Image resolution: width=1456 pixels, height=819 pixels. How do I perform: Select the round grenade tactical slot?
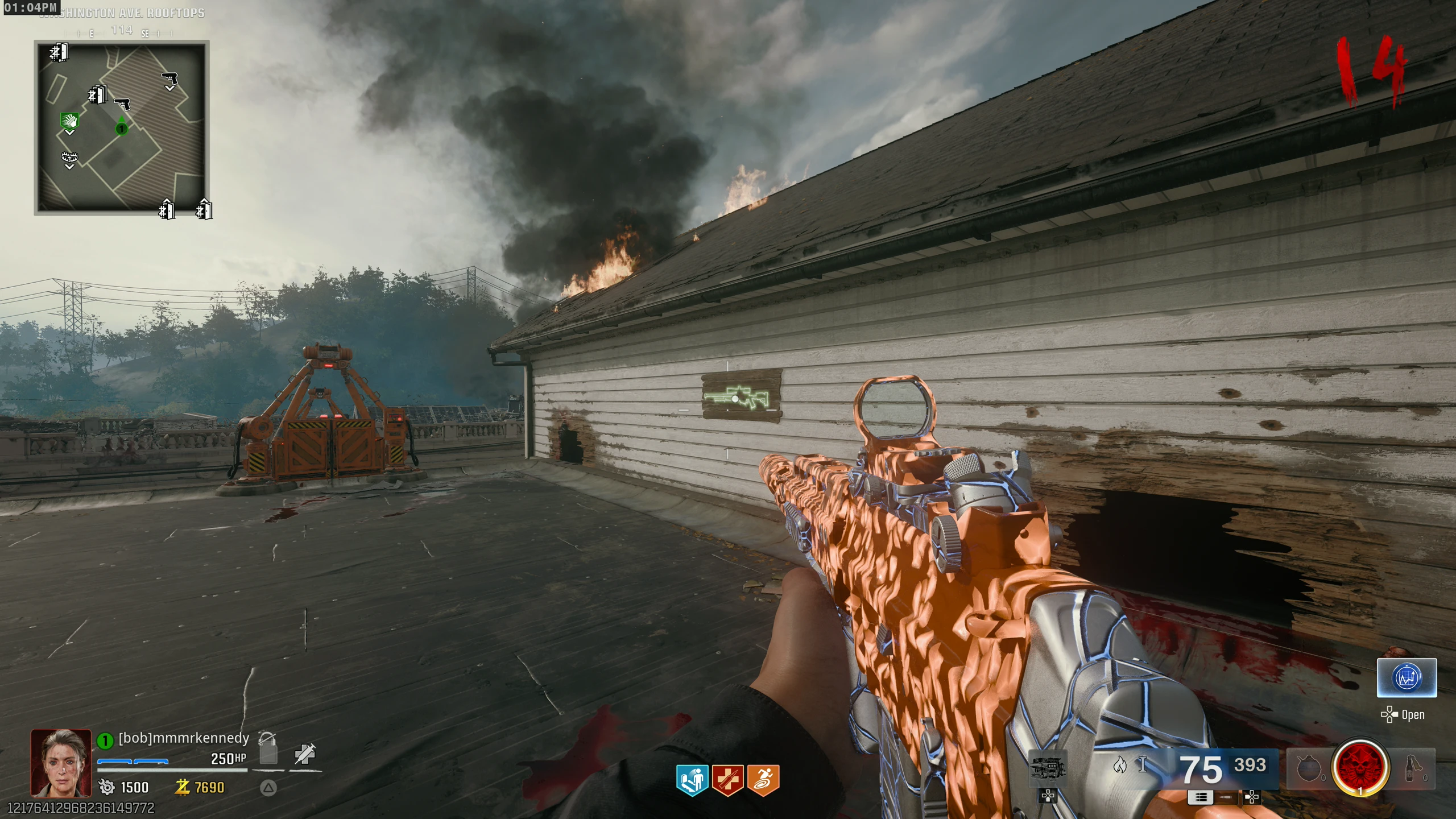click(x=1309, y=769)
